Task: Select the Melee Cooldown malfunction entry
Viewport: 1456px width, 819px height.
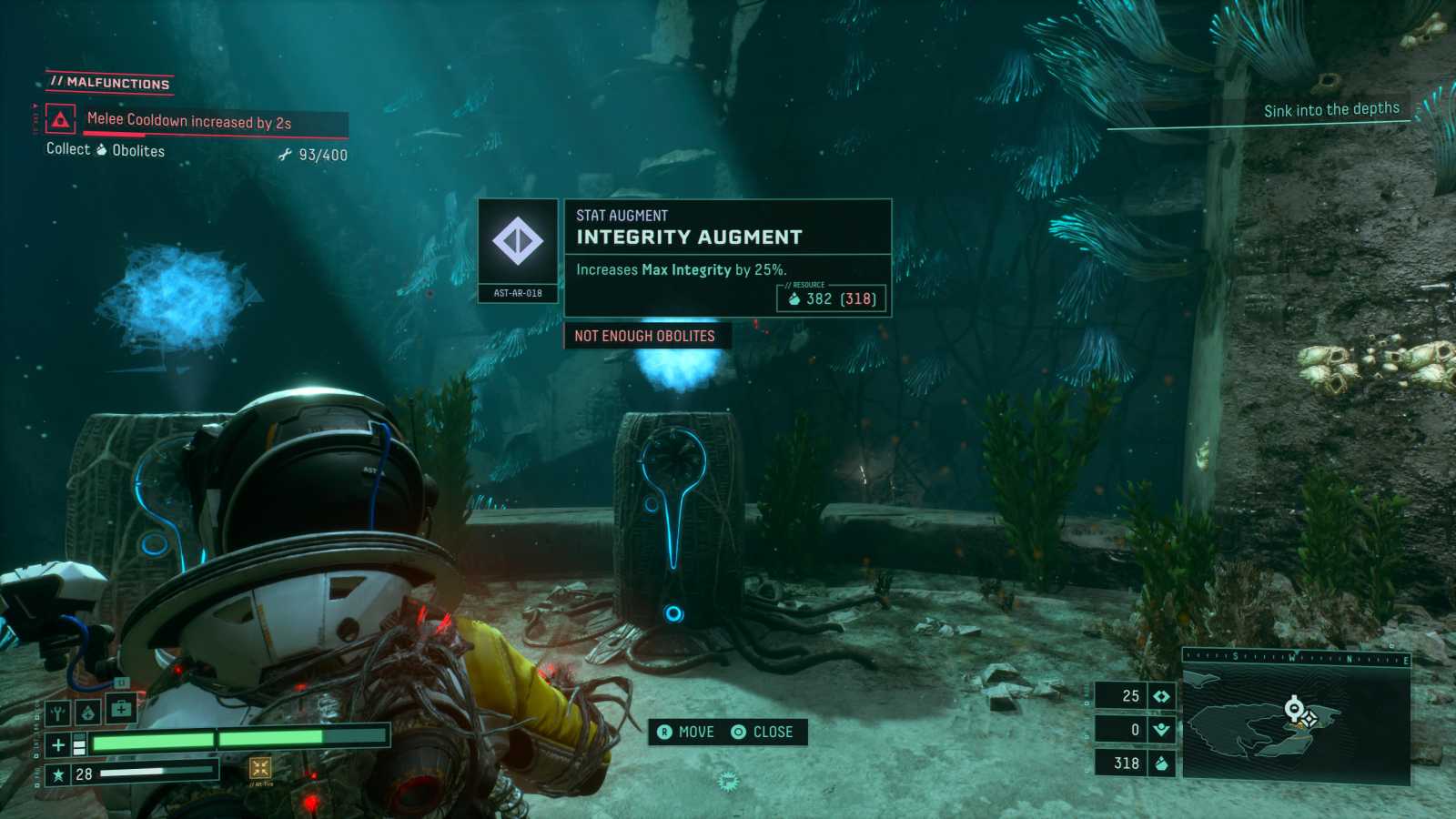Action: tap(189, 121)
